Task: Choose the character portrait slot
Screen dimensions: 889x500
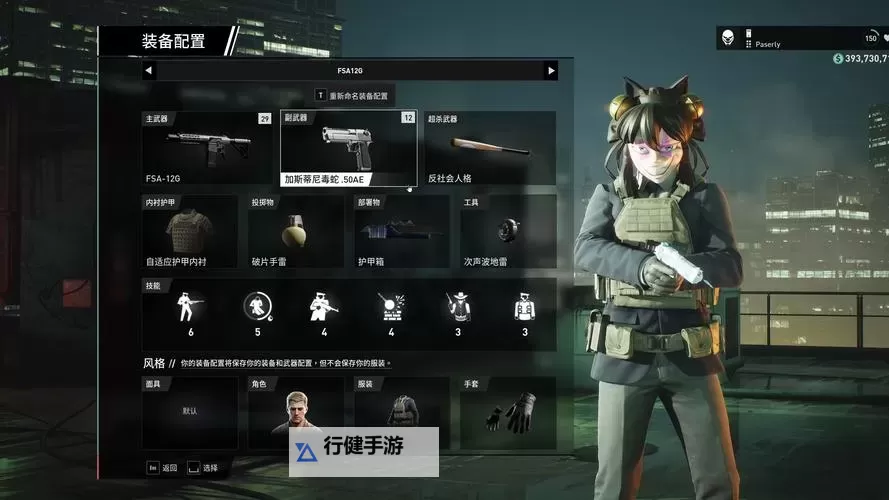Action: (296, 412)
